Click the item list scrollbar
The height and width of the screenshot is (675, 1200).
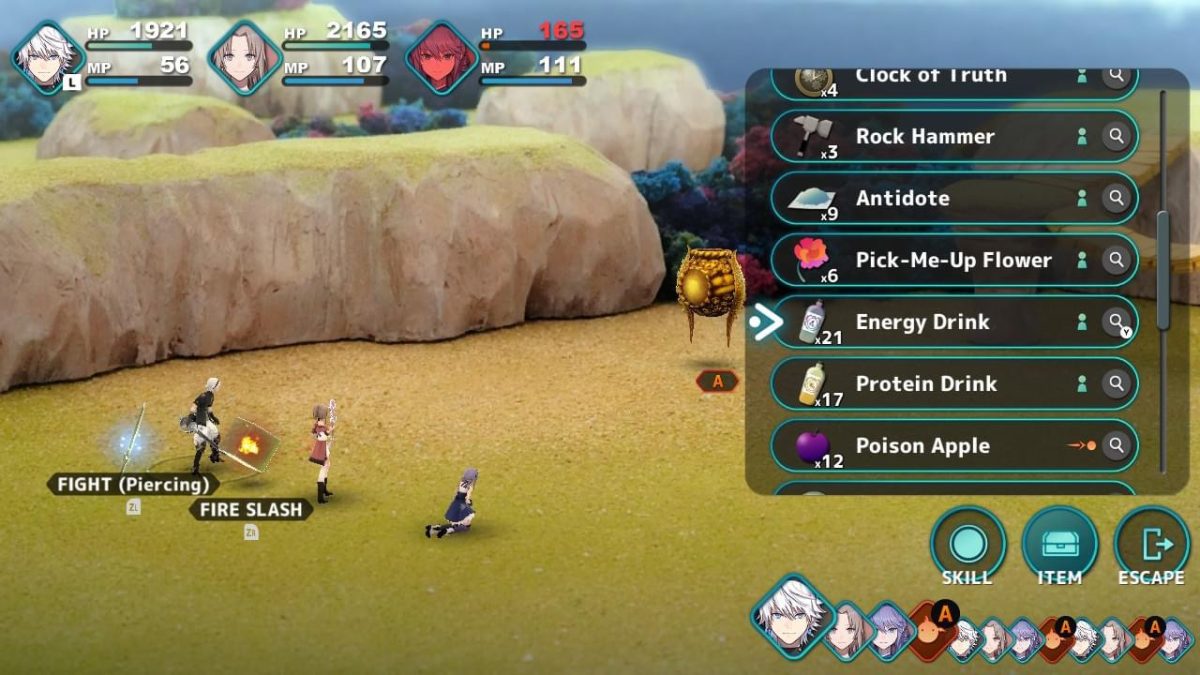1162,270
